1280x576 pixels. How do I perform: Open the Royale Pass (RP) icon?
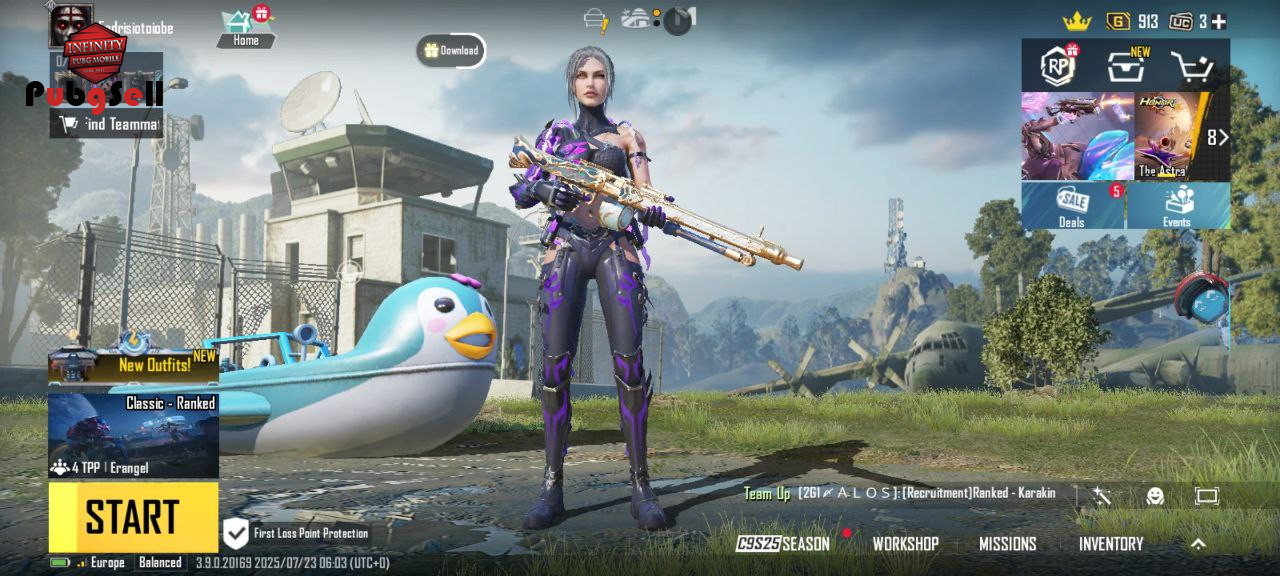click(x=1058, y=66)
